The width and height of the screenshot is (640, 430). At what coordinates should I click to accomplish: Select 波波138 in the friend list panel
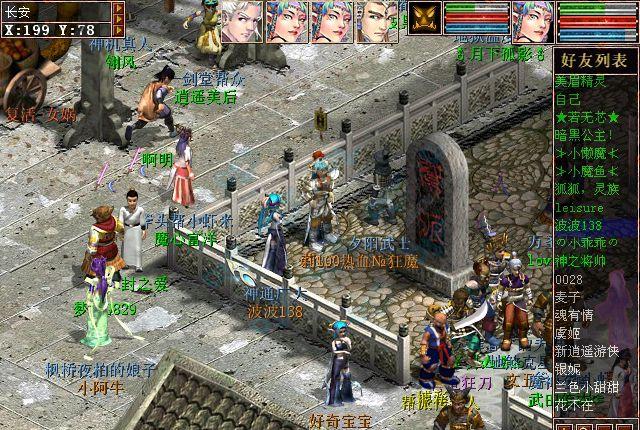pos(582,224)
